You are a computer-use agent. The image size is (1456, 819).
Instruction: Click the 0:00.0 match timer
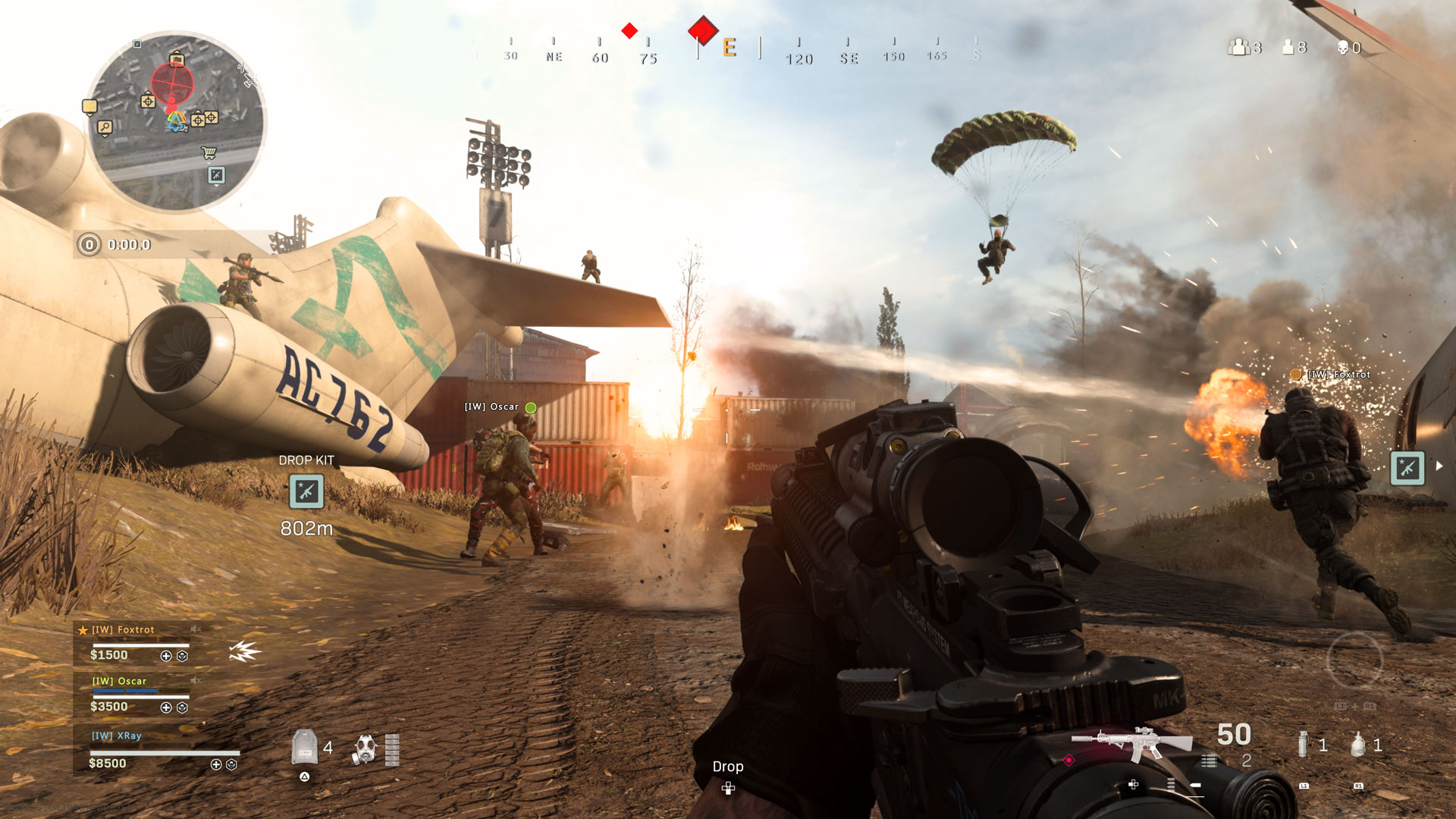130,244
